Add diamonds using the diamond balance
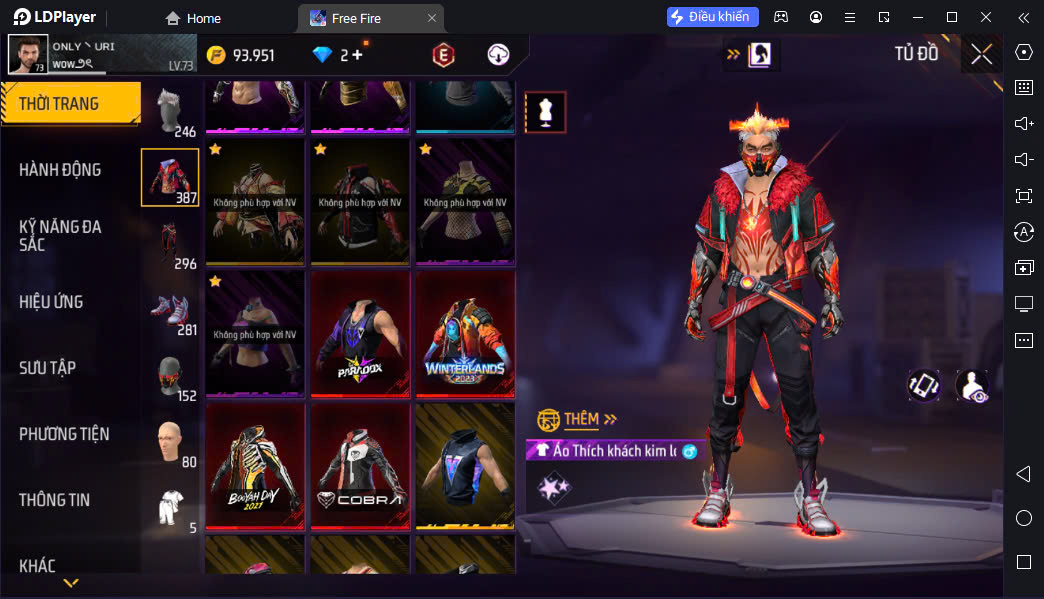The image size is (1044, 599). click(338, 55)
